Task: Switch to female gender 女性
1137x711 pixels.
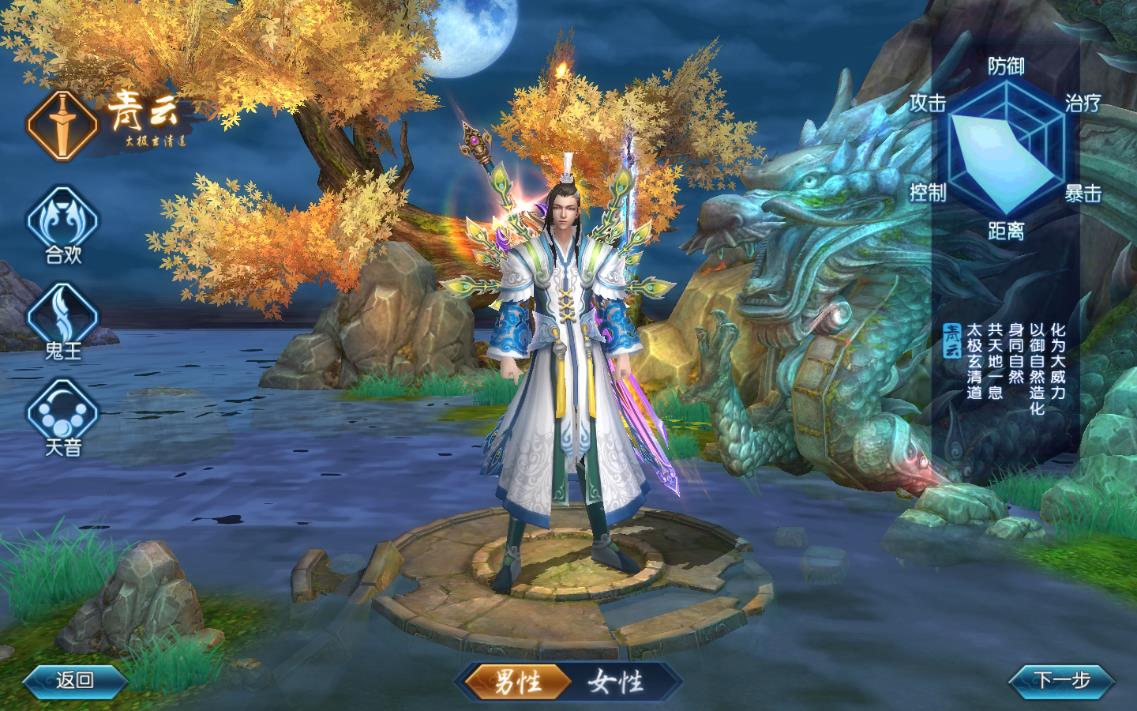Action: click(614, 682)
